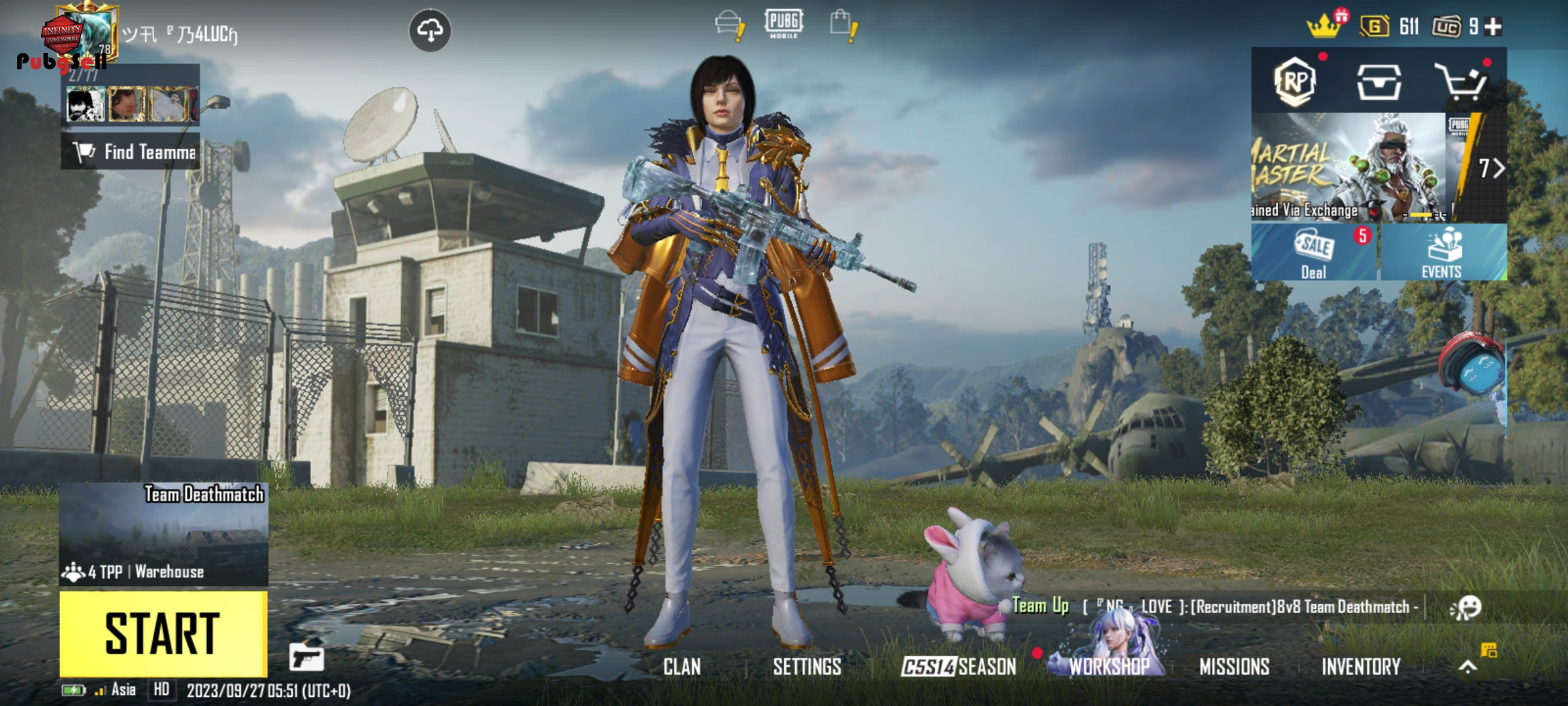The height and width of the screenshot is (706, 1568).
Task: Open the Sale Deal offers
Action: 1314,252
